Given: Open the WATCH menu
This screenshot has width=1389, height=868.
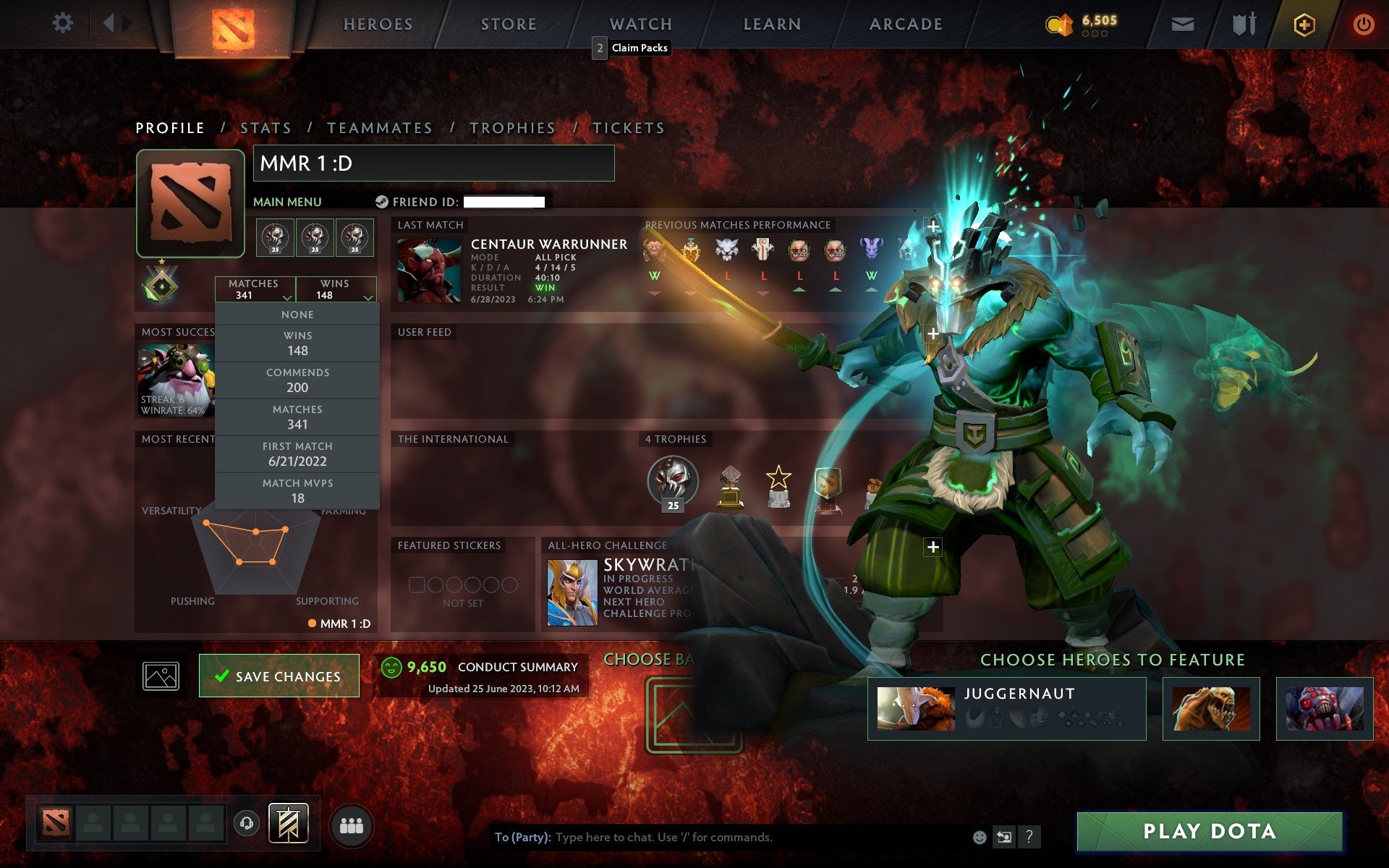Looking at the screenshot, I should coord(640,23).
